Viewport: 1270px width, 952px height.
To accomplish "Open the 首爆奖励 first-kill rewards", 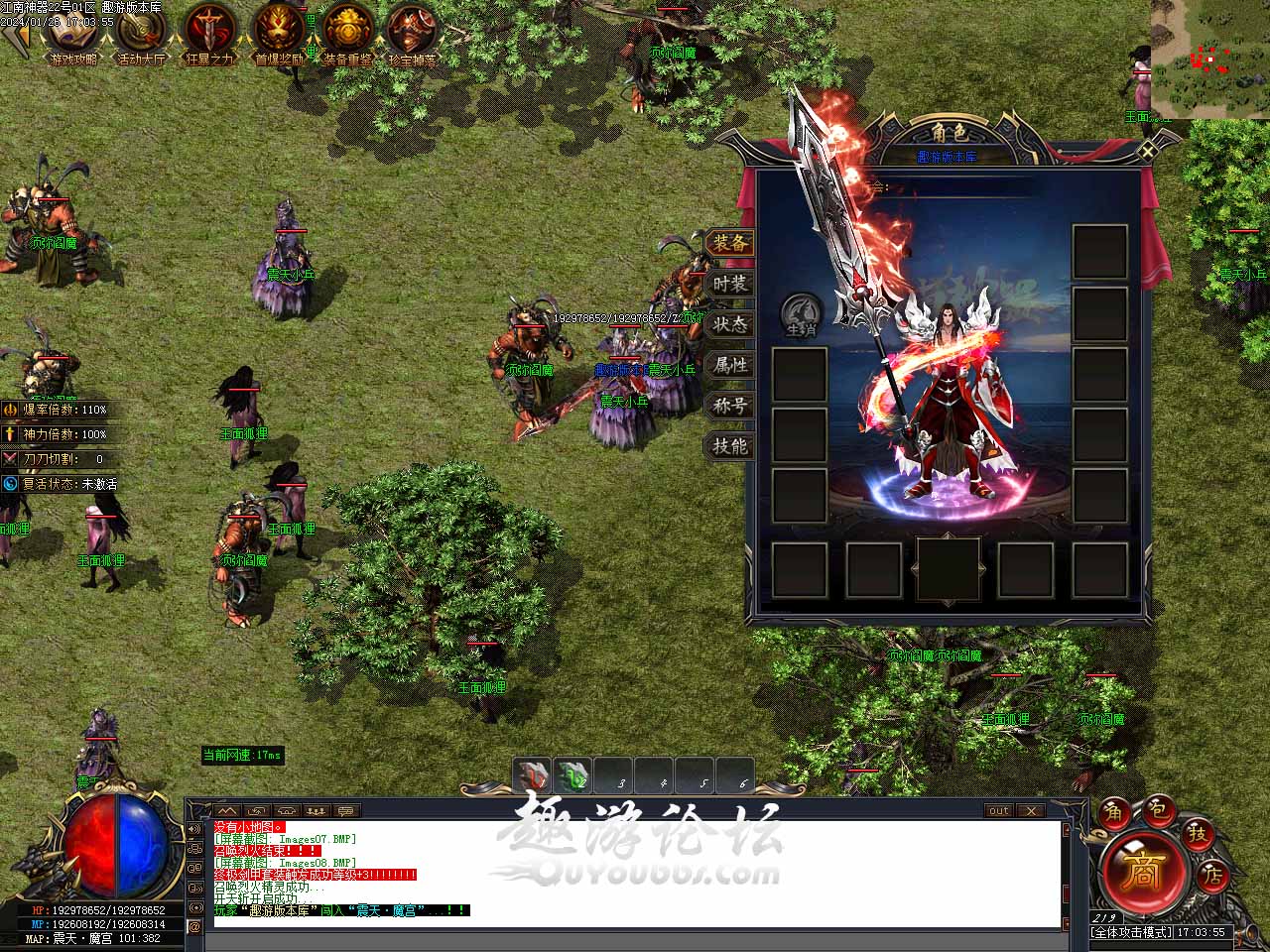I will coord(279,32).
